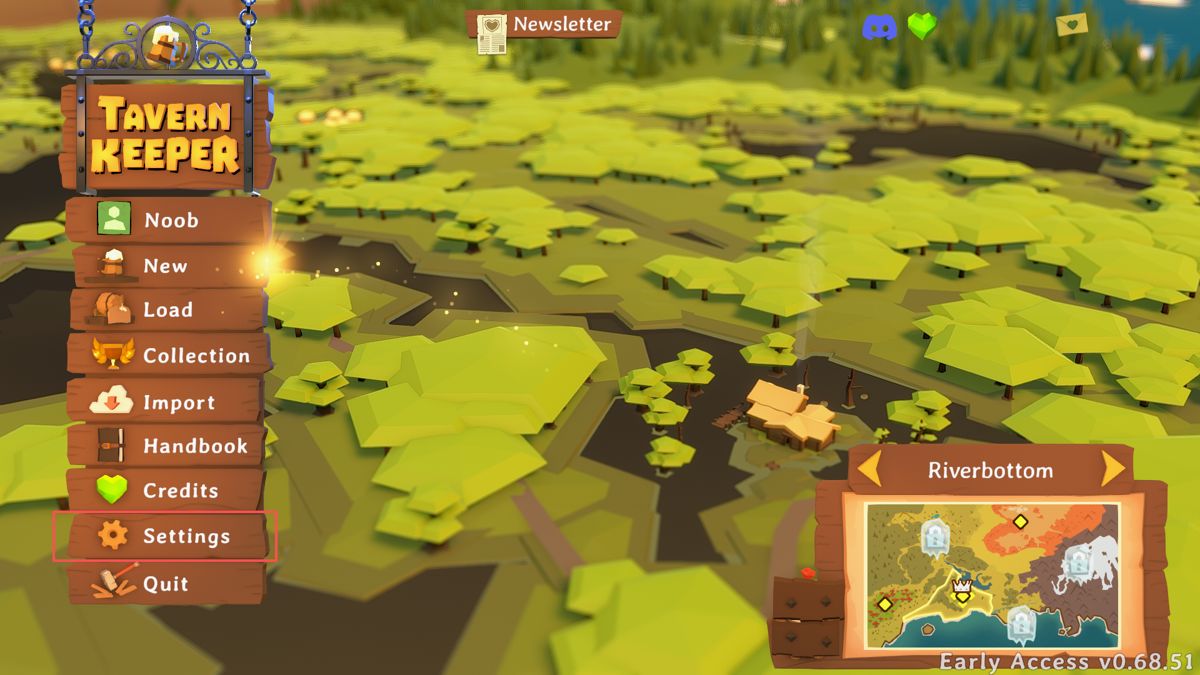Click the locked region on the white mammoth
The image size is (1200, 675).
[x=1077, y=562]
